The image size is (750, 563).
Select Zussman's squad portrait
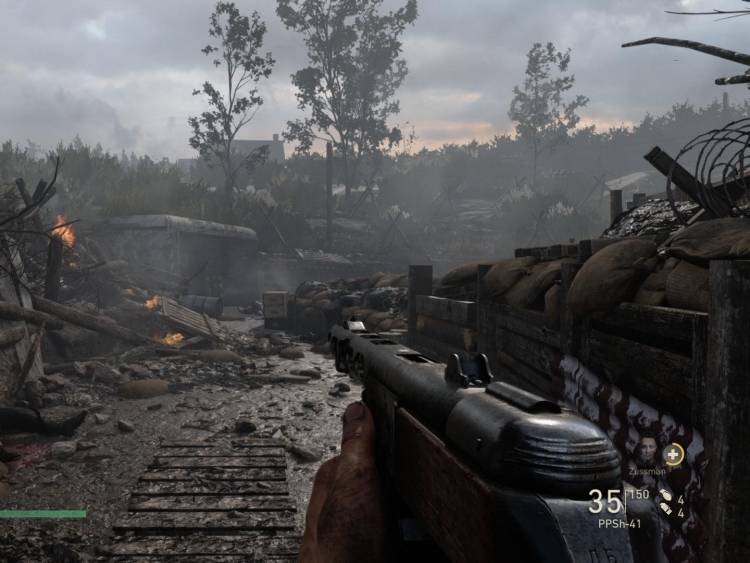(x=646, y=449)
